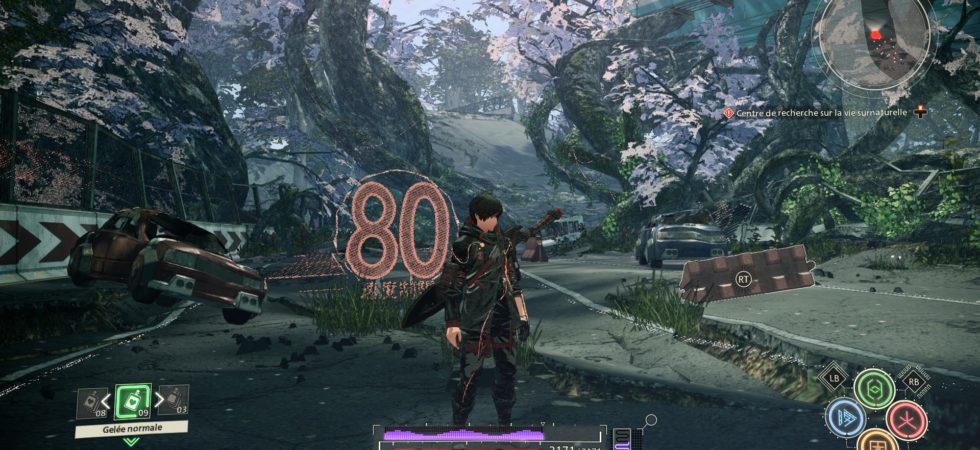Activate the green hexagon power icon
Image resolution: width=980 pixels, height=450 pixels.
(x=874, y=389)
